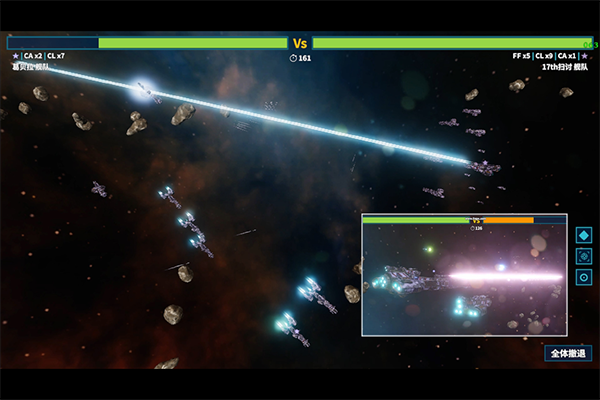Toggle the circle ring icon button
Screen dimensions: 600x400
tap(584, 277)
